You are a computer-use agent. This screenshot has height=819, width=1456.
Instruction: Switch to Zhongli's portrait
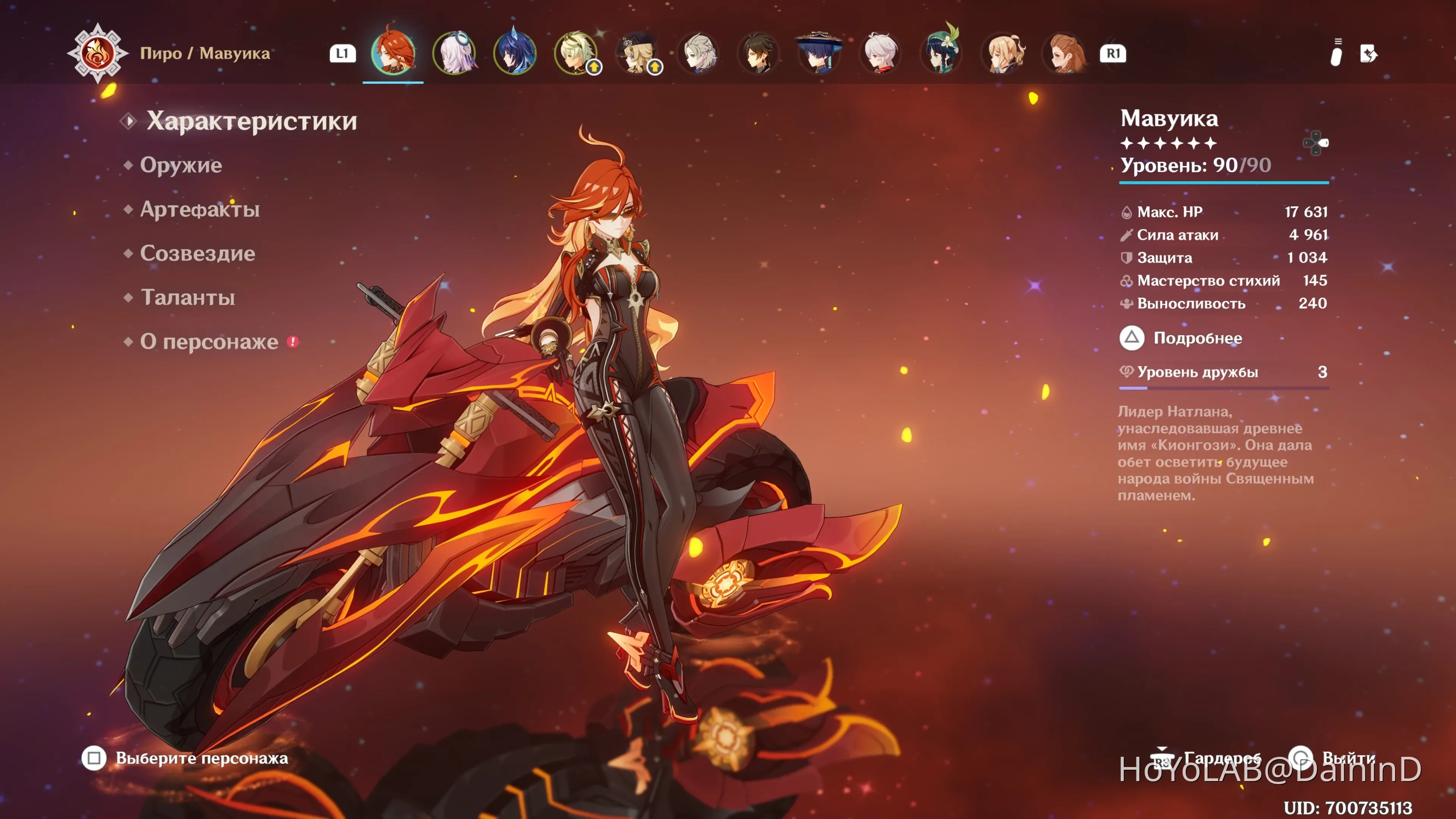759,53
